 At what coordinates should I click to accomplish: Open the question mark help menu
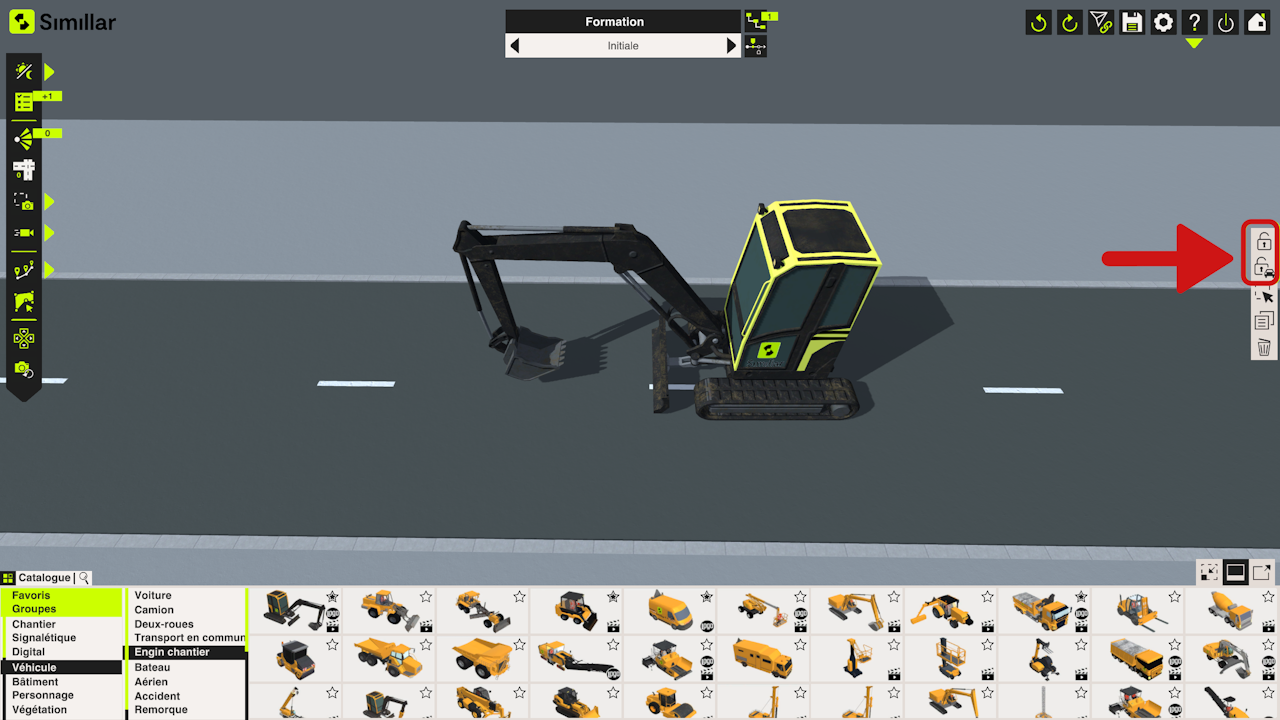pyautogui.click(x=1194, y=22)
